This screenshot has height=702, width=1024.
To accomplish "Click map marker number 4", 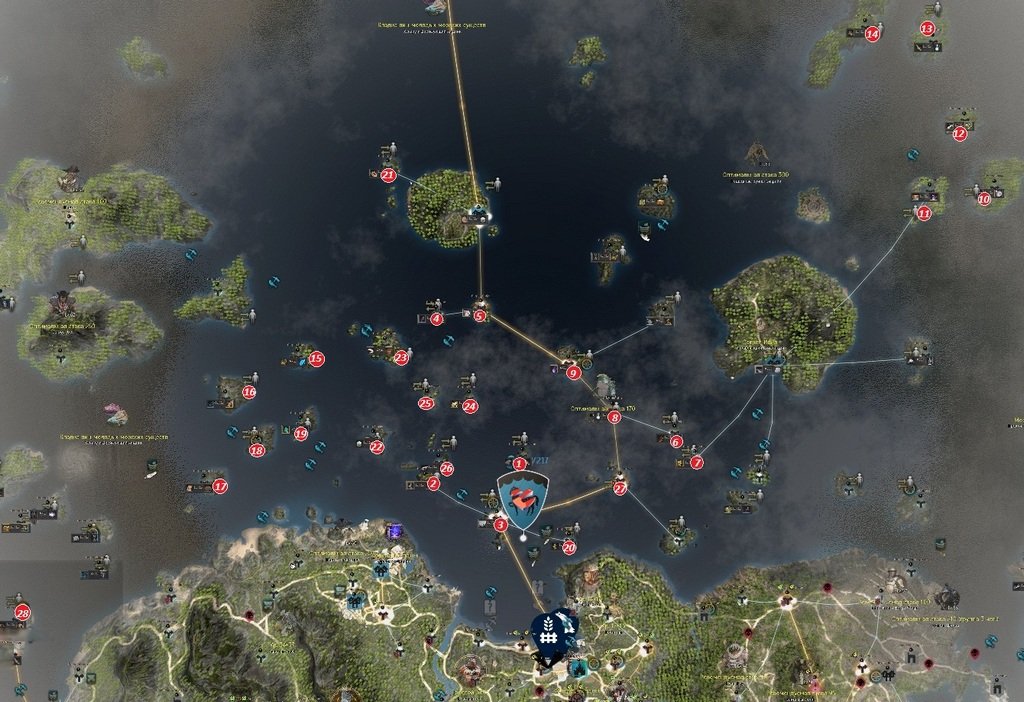I will [x=436, y=319].
